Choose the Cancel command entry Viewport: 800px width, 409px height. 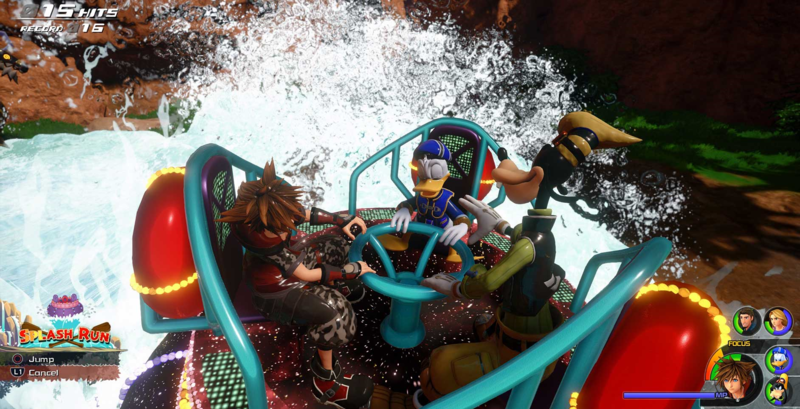click(x=40, y=372)
